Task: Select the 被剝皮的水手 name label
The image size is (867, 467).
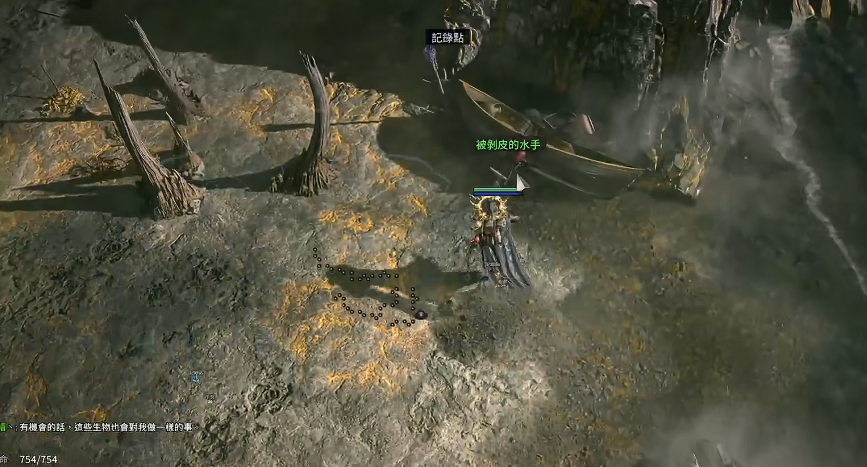Action: pyautogui.click(x=507, y=145)
